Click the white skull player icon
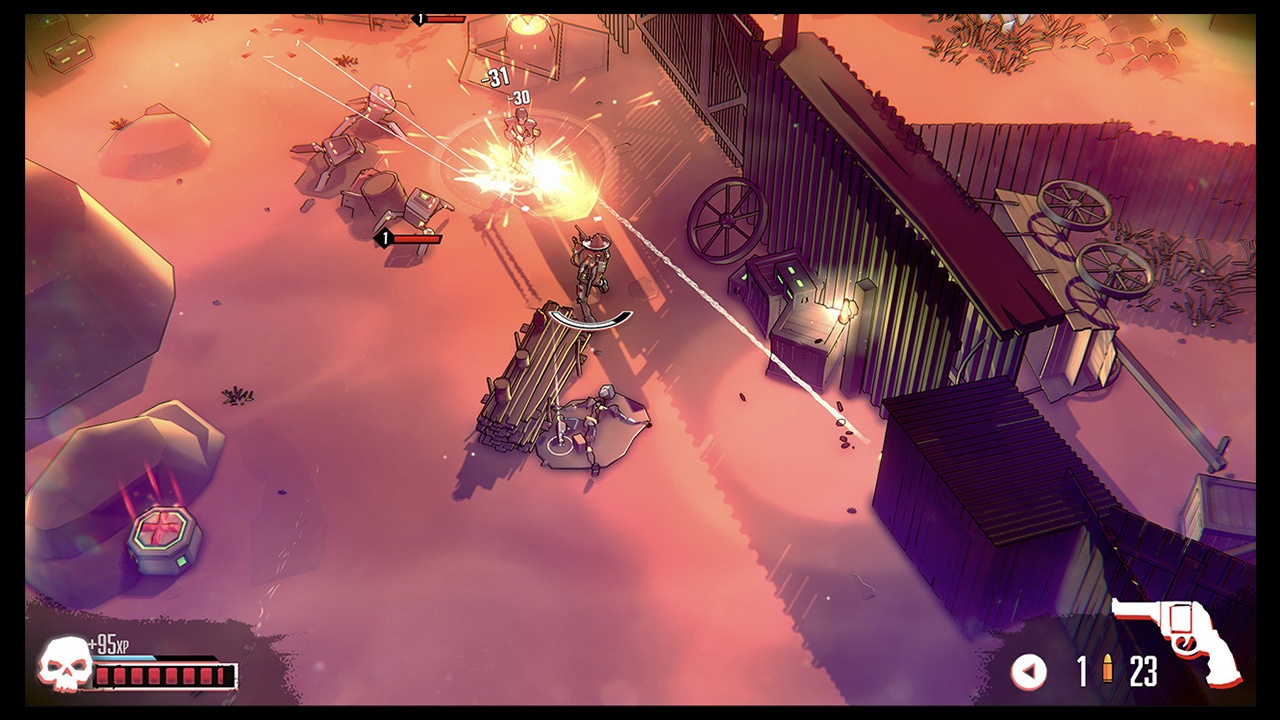This screenshot has width=1280, height=720. pyautogui.click(x=63, y=664)
